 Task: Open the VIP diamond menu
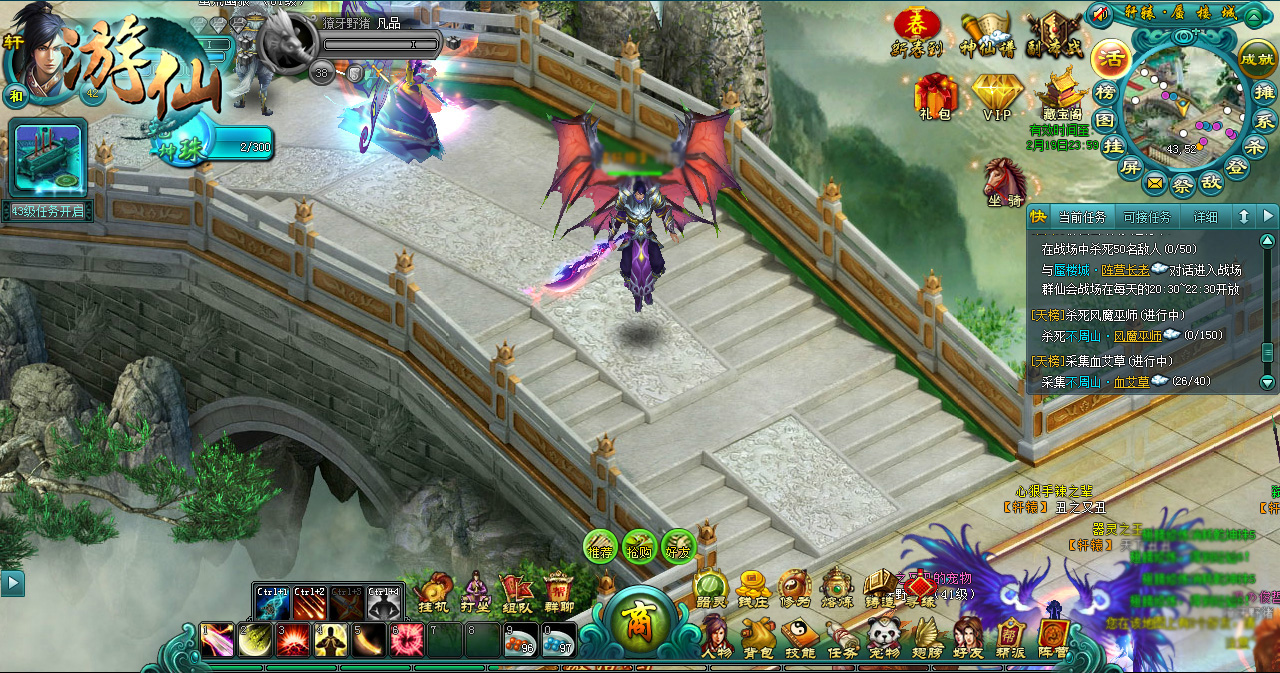pyautogui.click(x=996, y=98)
